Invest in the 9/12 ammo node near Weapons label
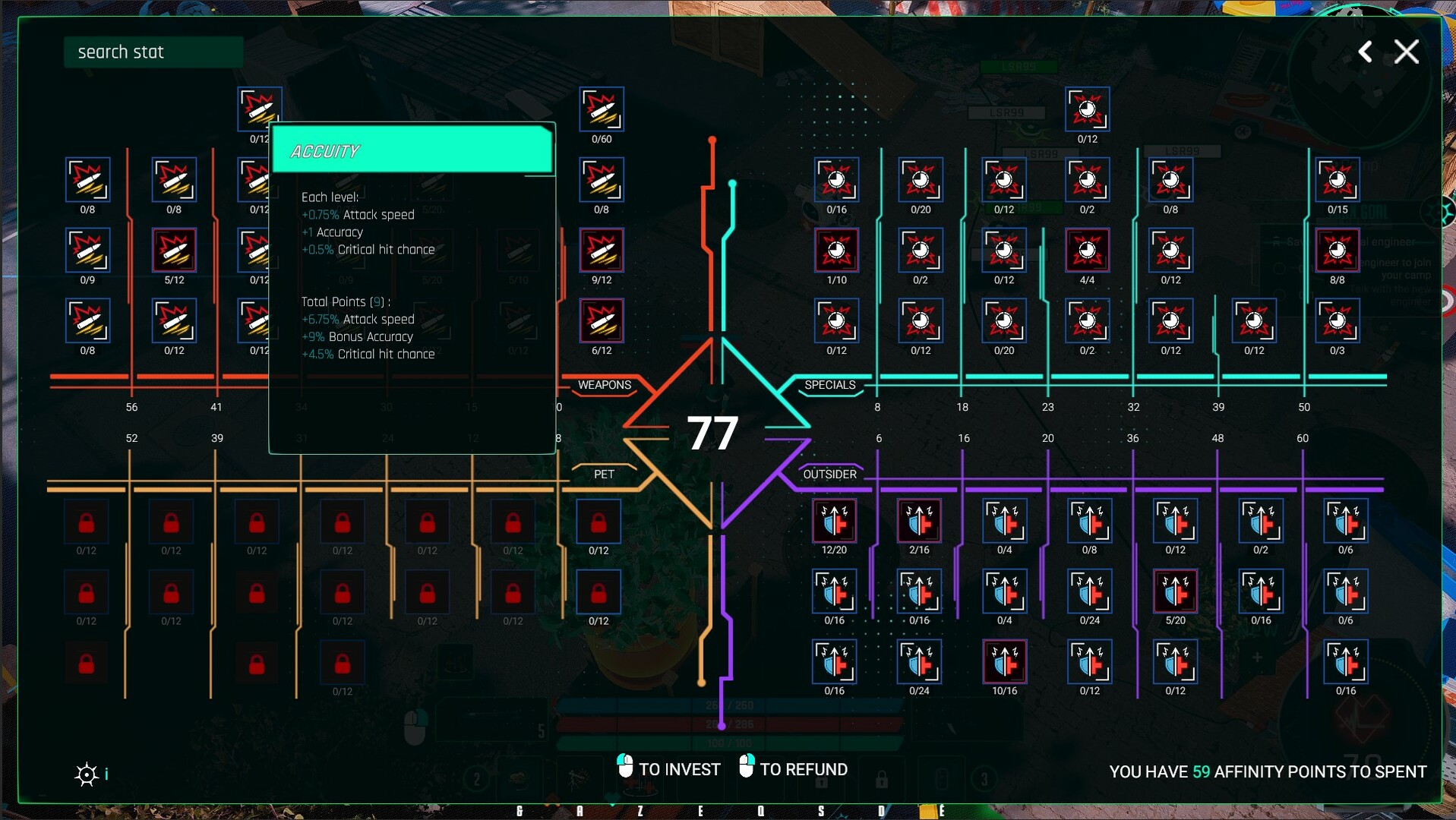Image resolution: width=1456 pixels, height=820 pixels. tap(601, 251)
